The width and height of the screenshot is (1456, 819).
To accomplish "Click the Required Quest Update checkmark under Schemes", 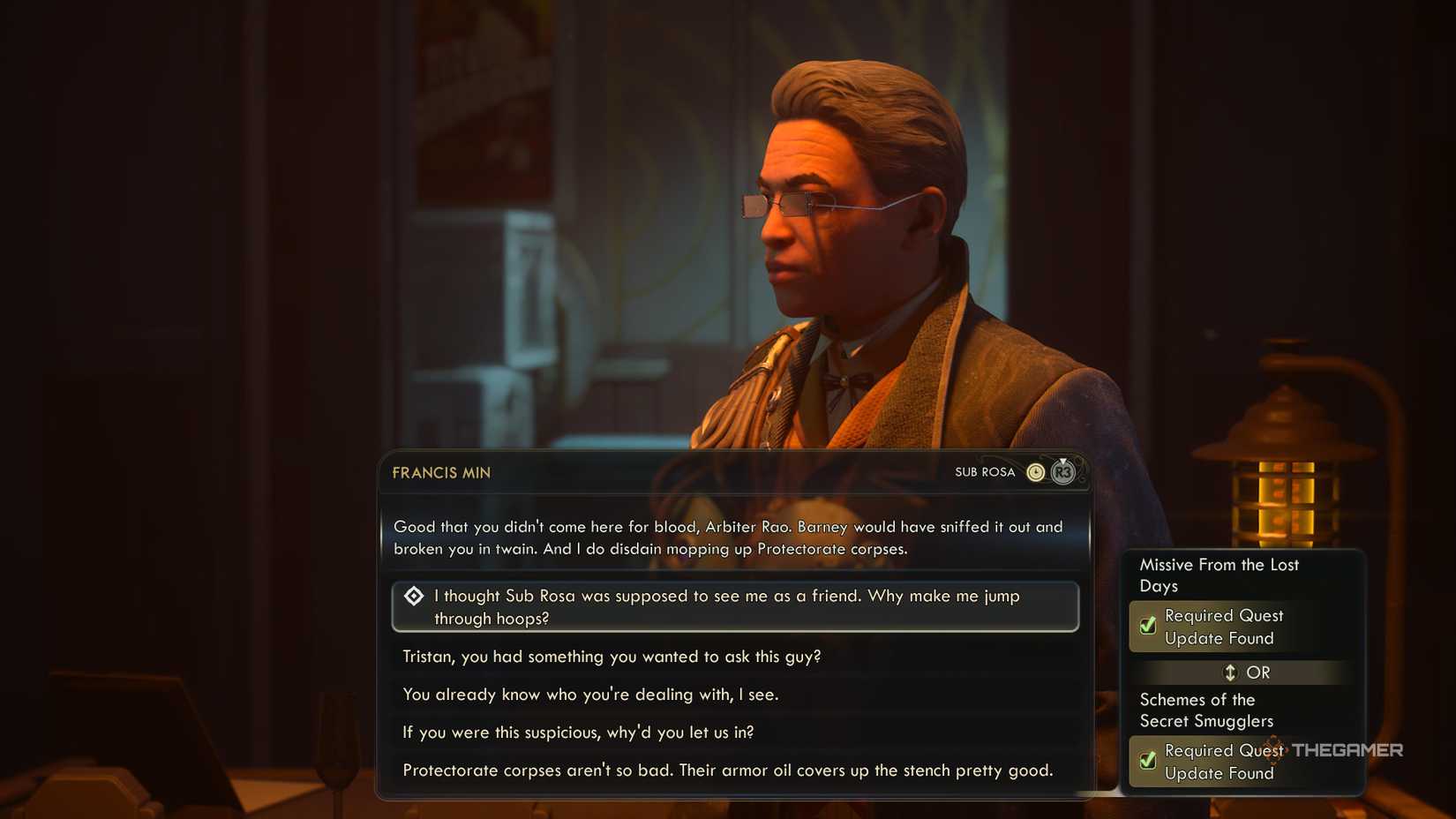I will tap(1146, 761).
